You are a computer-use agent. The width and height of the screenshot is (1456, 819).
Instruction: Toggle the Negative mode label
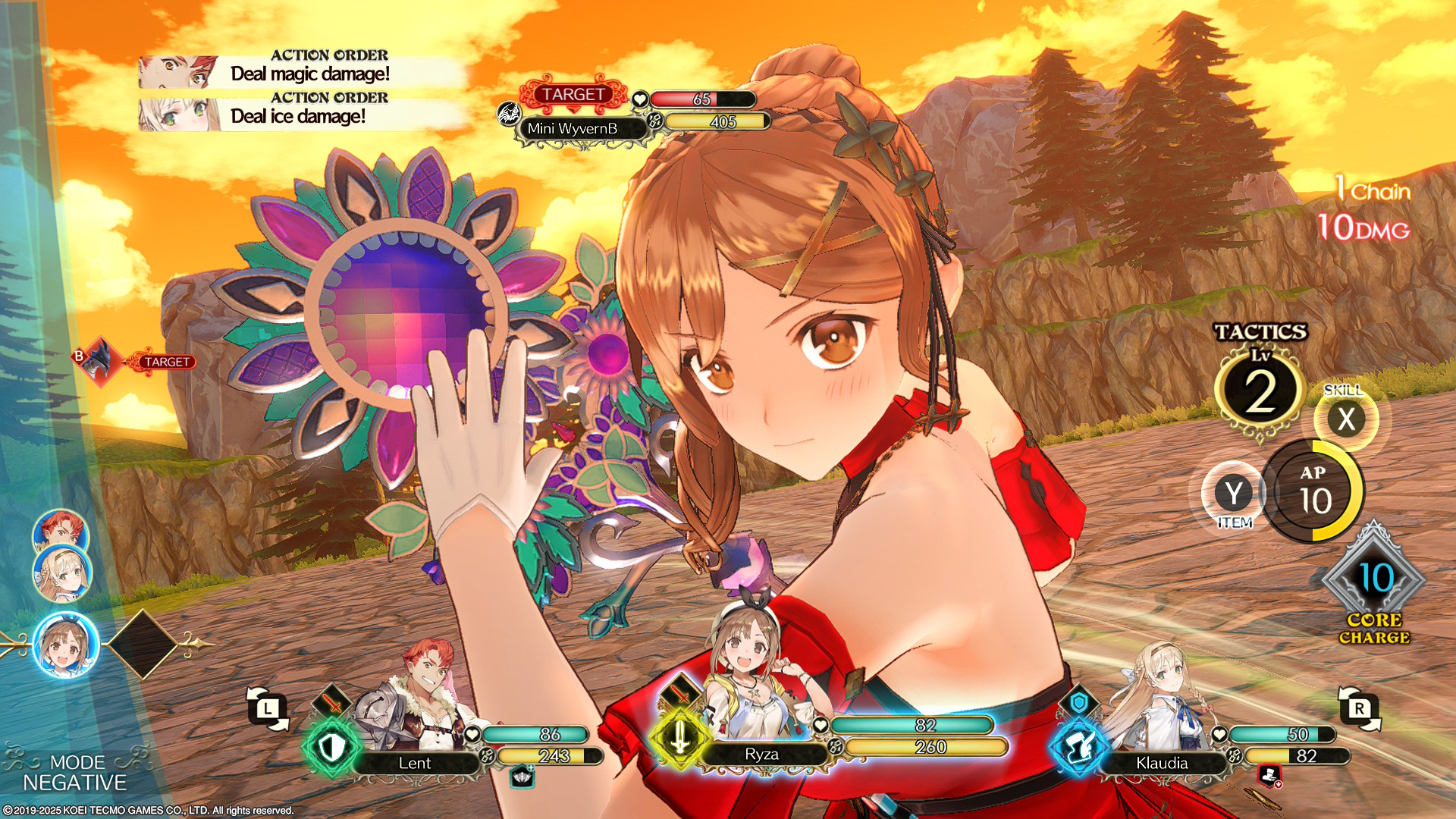click(74, 773)
